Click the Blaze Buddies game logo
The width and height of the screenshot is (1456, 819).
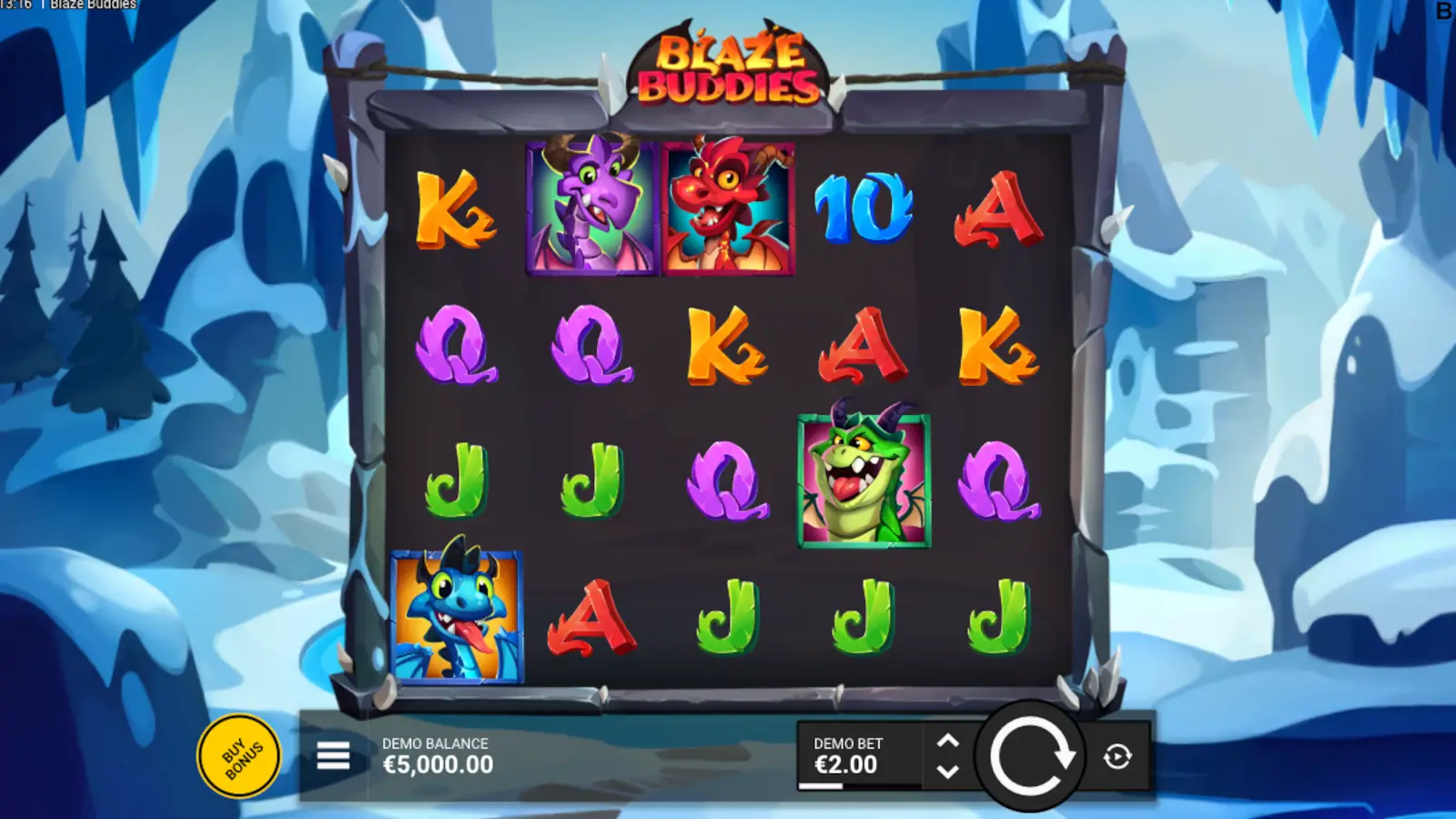click(x=733, y=66)
